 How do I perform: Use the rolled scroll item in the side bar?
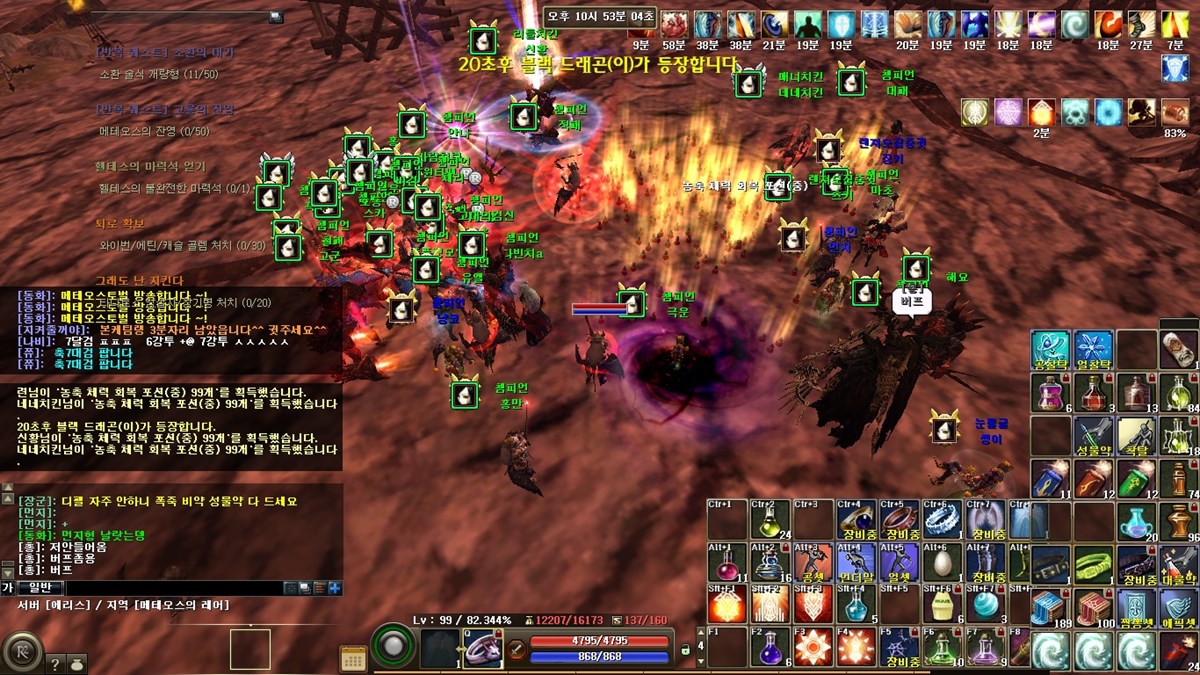click(x=1179, y=349)
